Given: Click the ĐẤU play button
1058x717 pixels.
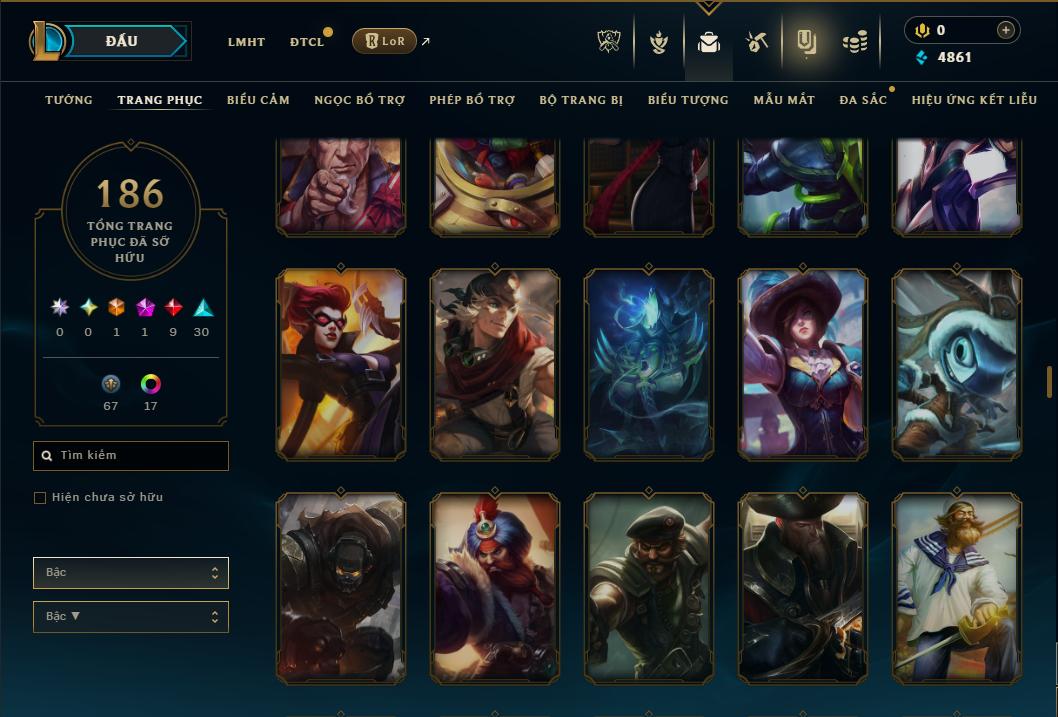Looking at the screenshot, I should (x=121, y=41).
